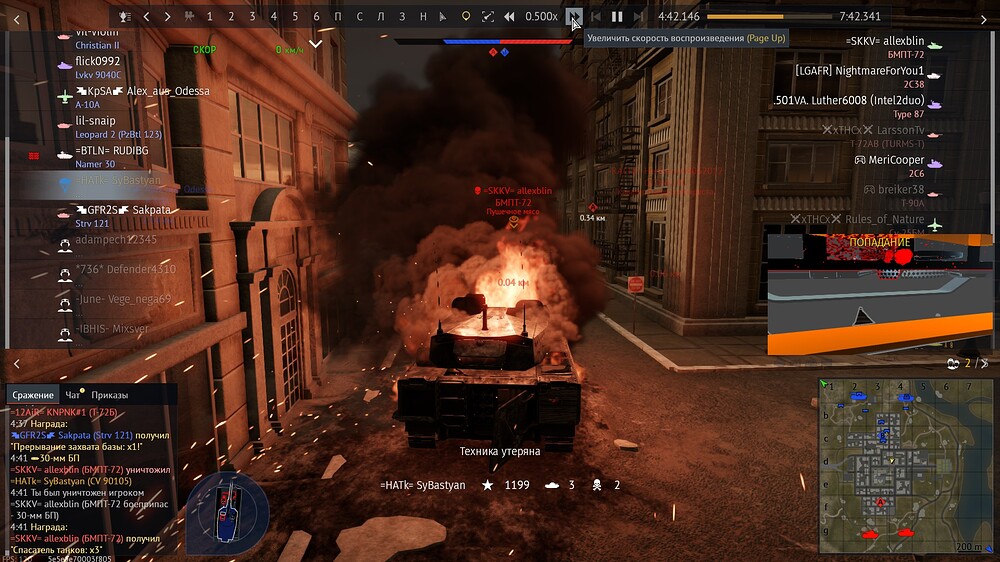Screen dimensions: 1000x562
Task: Toggle the lightbulb option in replay toolbar
Action: pyautogui.click(x=465, y=16)
